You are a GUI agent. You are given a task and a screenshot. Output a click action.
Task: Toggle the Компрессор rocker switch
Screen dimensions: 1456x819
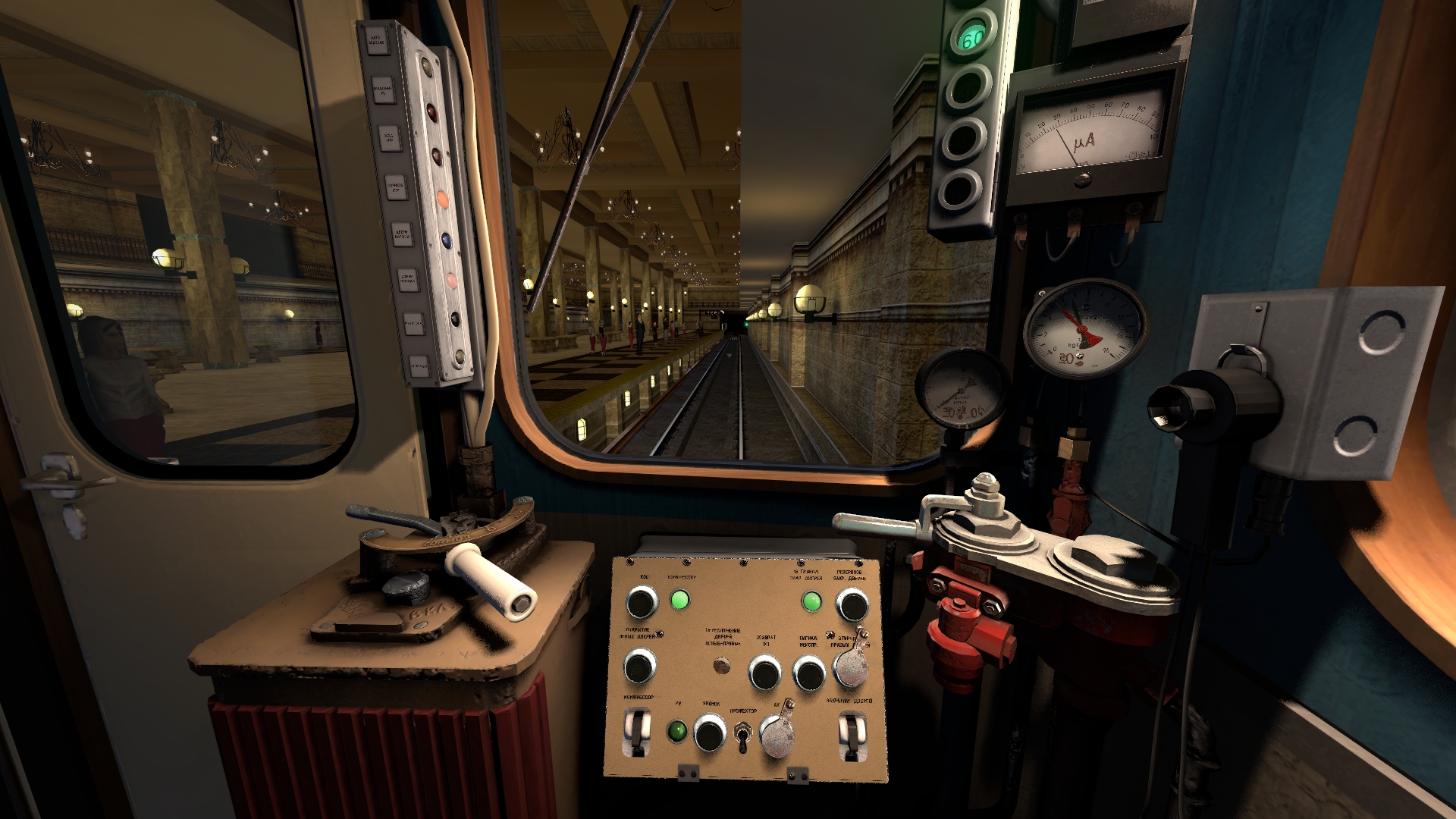[637, 733]
